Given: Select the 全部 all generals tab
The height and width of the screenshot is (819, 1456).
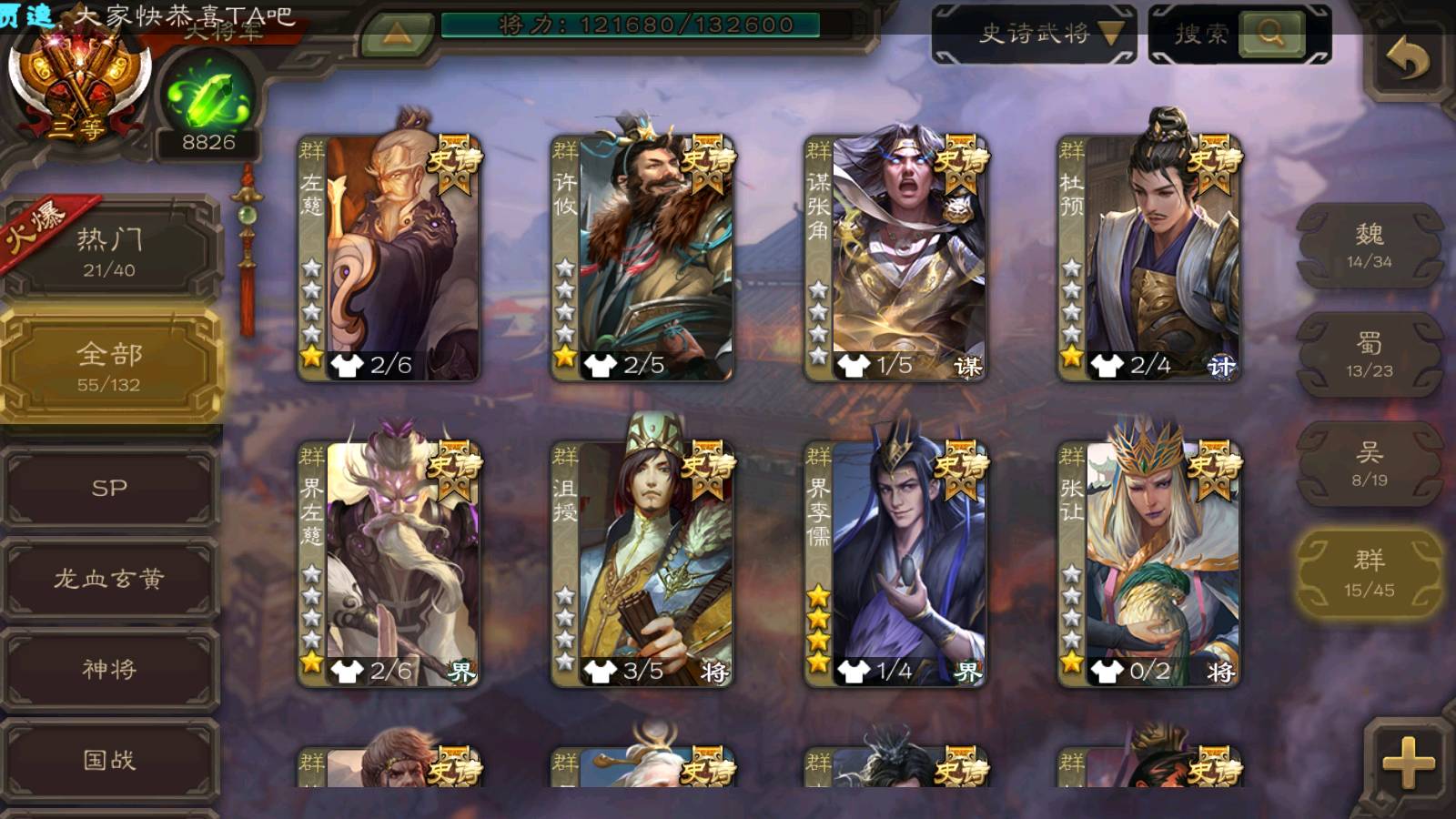Looking at the screenshot, I should 109,366.
